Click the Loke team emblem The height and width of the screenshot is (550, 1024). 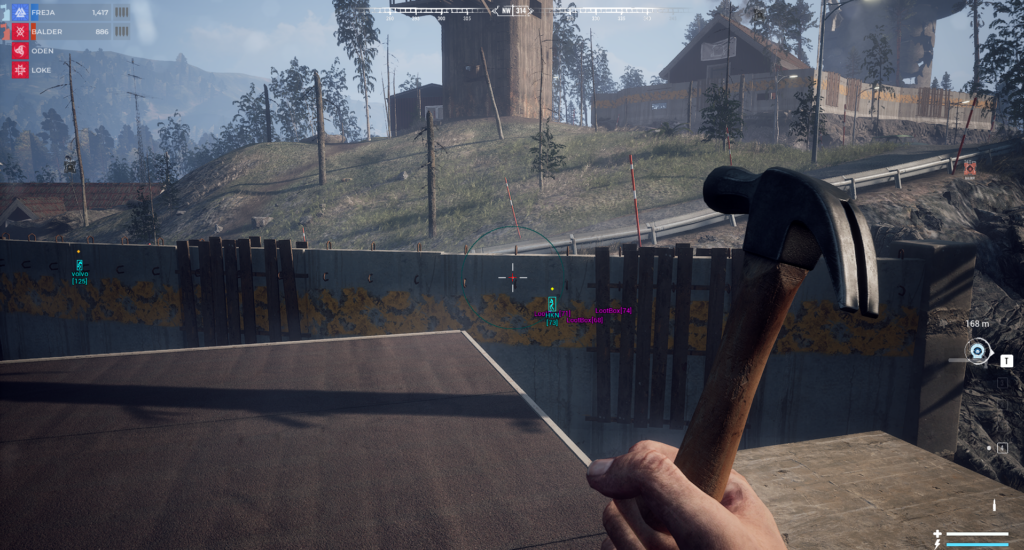(19, 70)
